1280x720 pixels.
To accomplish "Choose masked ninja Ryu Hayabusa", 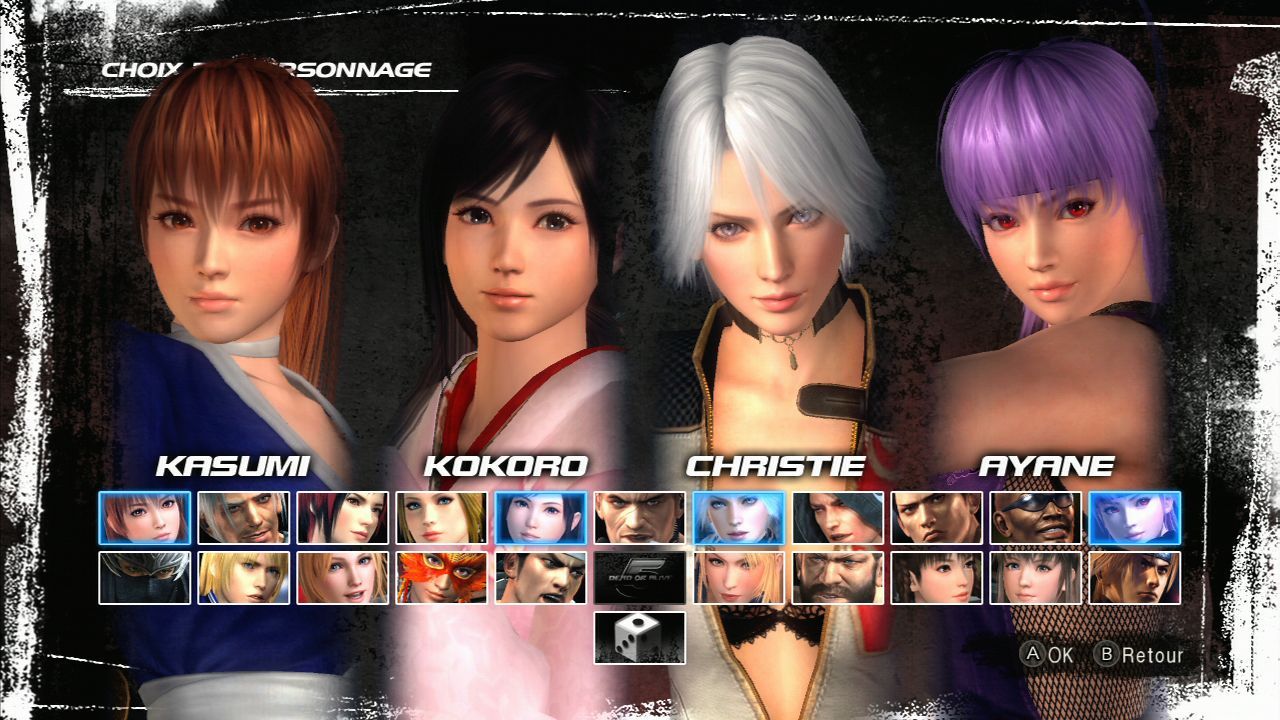I will (144, 578).
